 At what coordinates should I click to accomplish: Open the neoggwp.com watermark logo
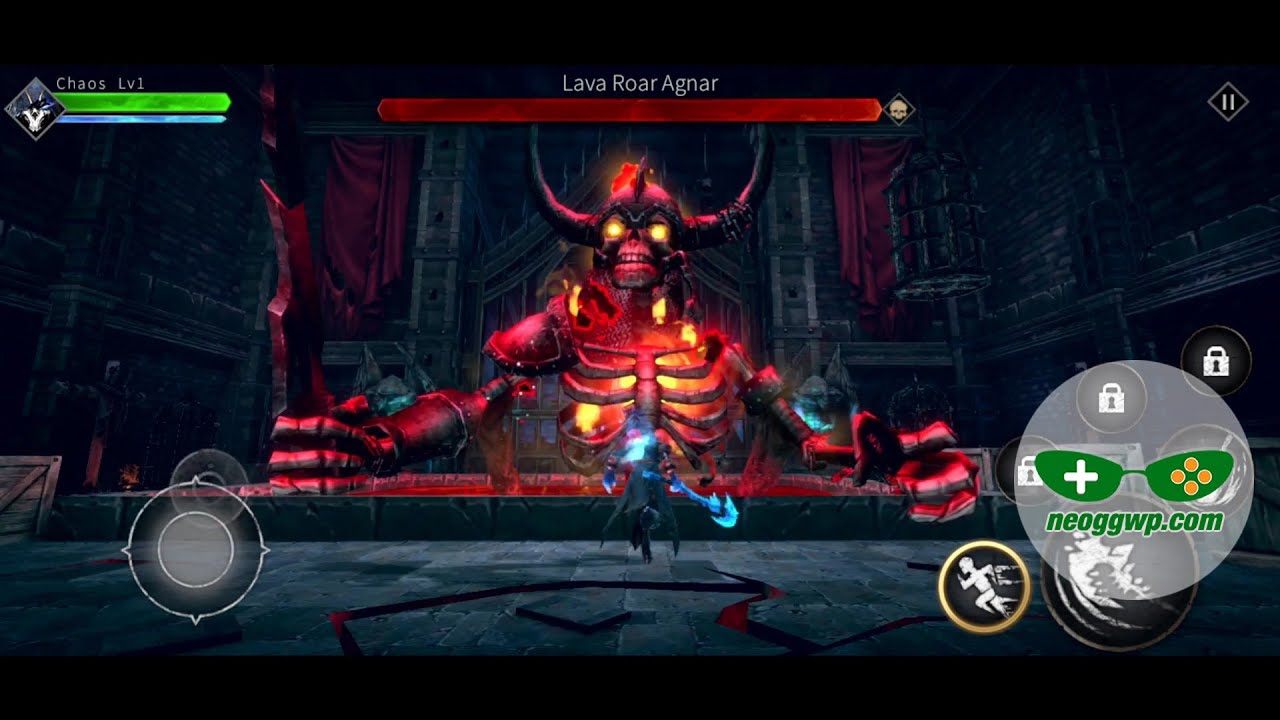[1133, 490]
